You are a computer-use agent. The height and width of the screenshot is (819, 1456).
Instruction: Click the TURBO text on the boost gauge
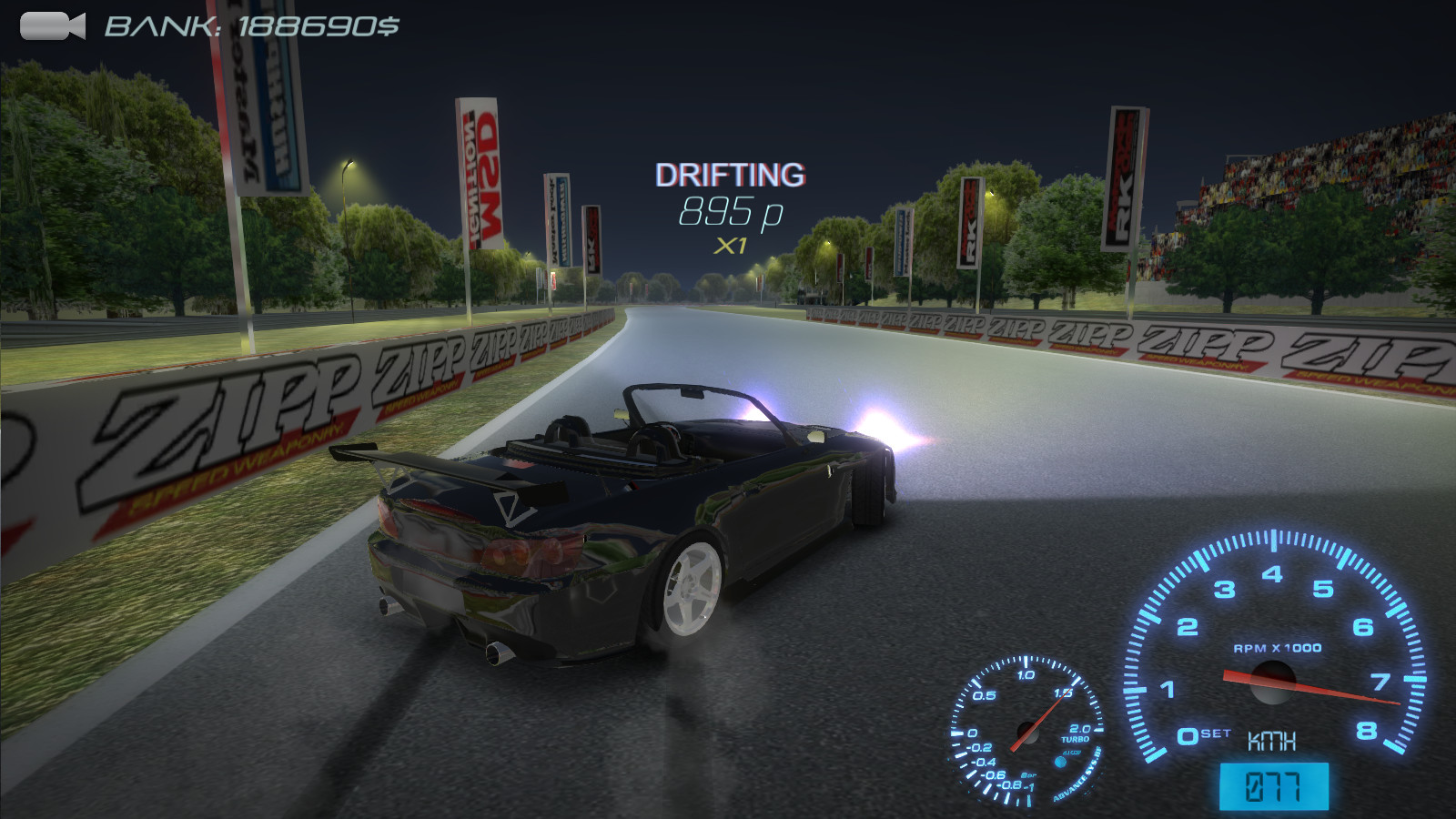tap(1077, 740)
